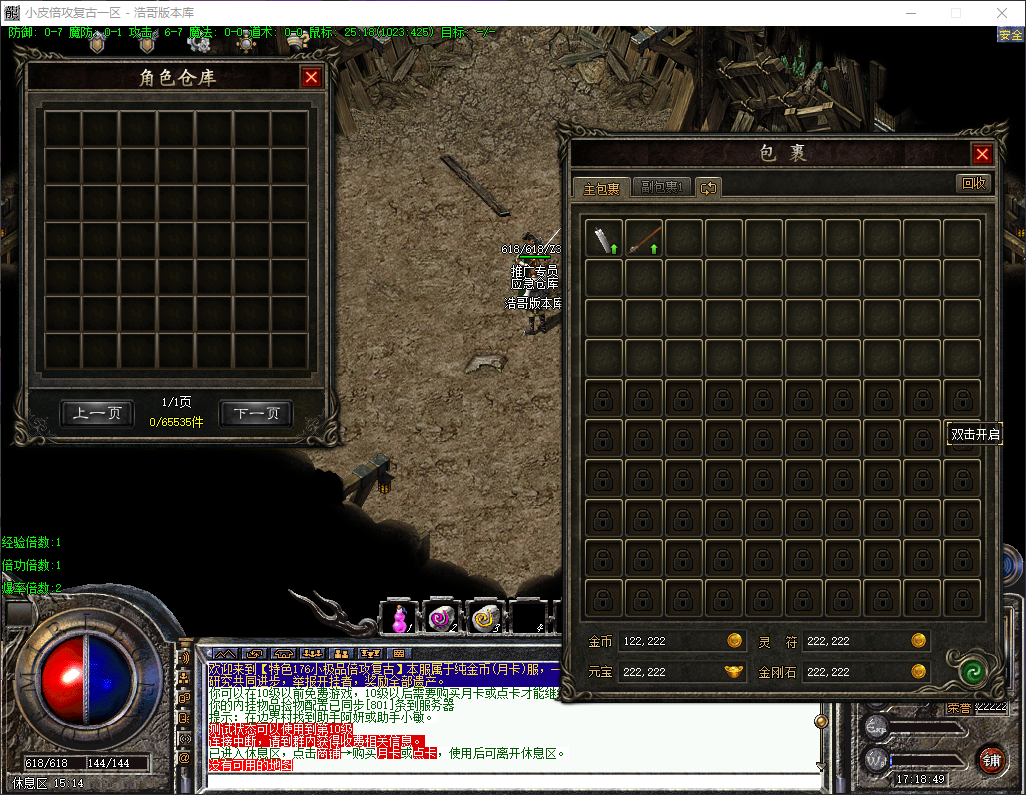Use the pink gourd potion in hotbar
The image size is (1026, 795).
399,618
